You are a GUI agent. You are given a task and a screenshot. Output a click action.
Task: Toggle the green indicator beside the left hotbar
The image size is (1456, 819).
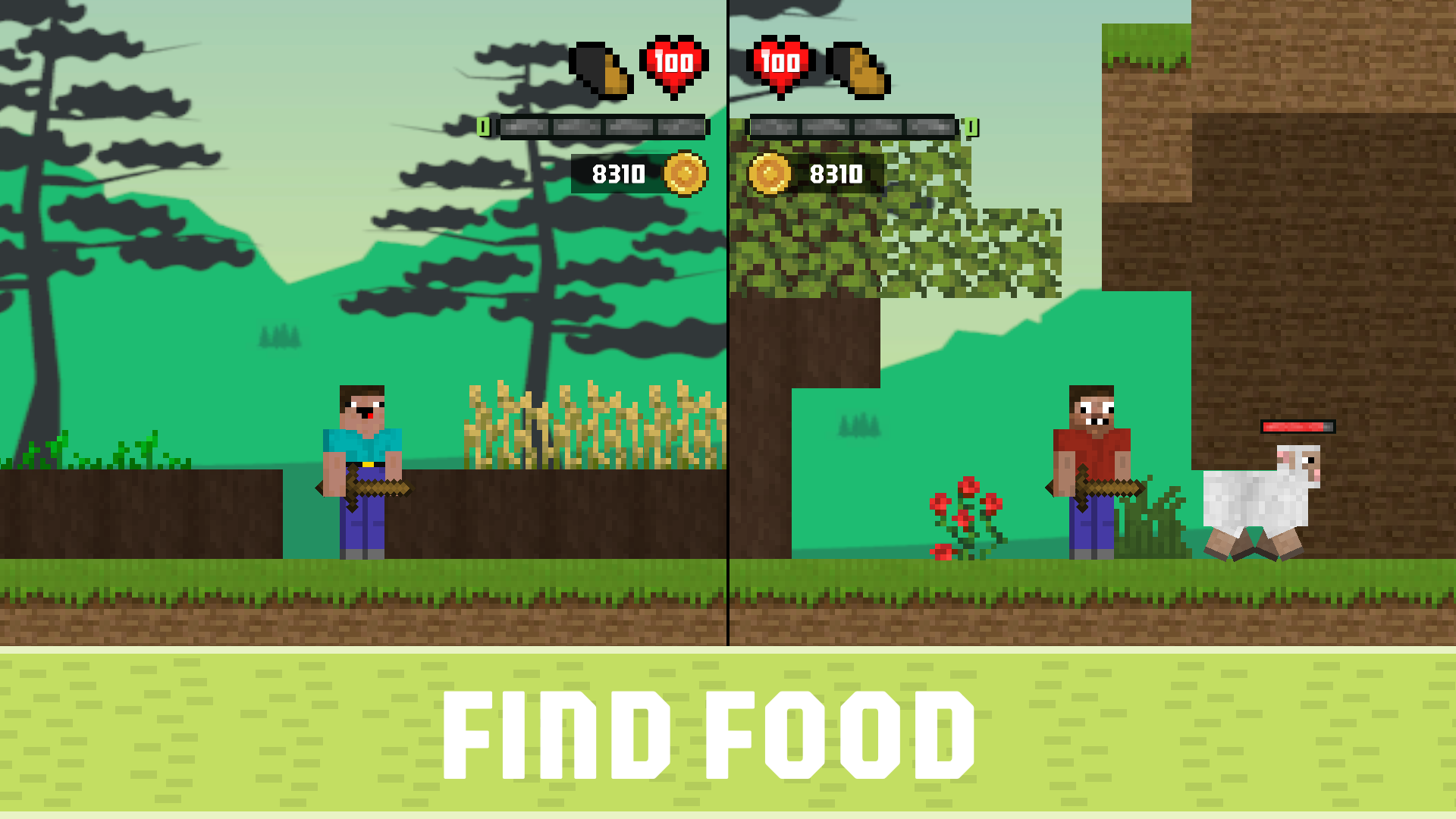coord(483,127)
